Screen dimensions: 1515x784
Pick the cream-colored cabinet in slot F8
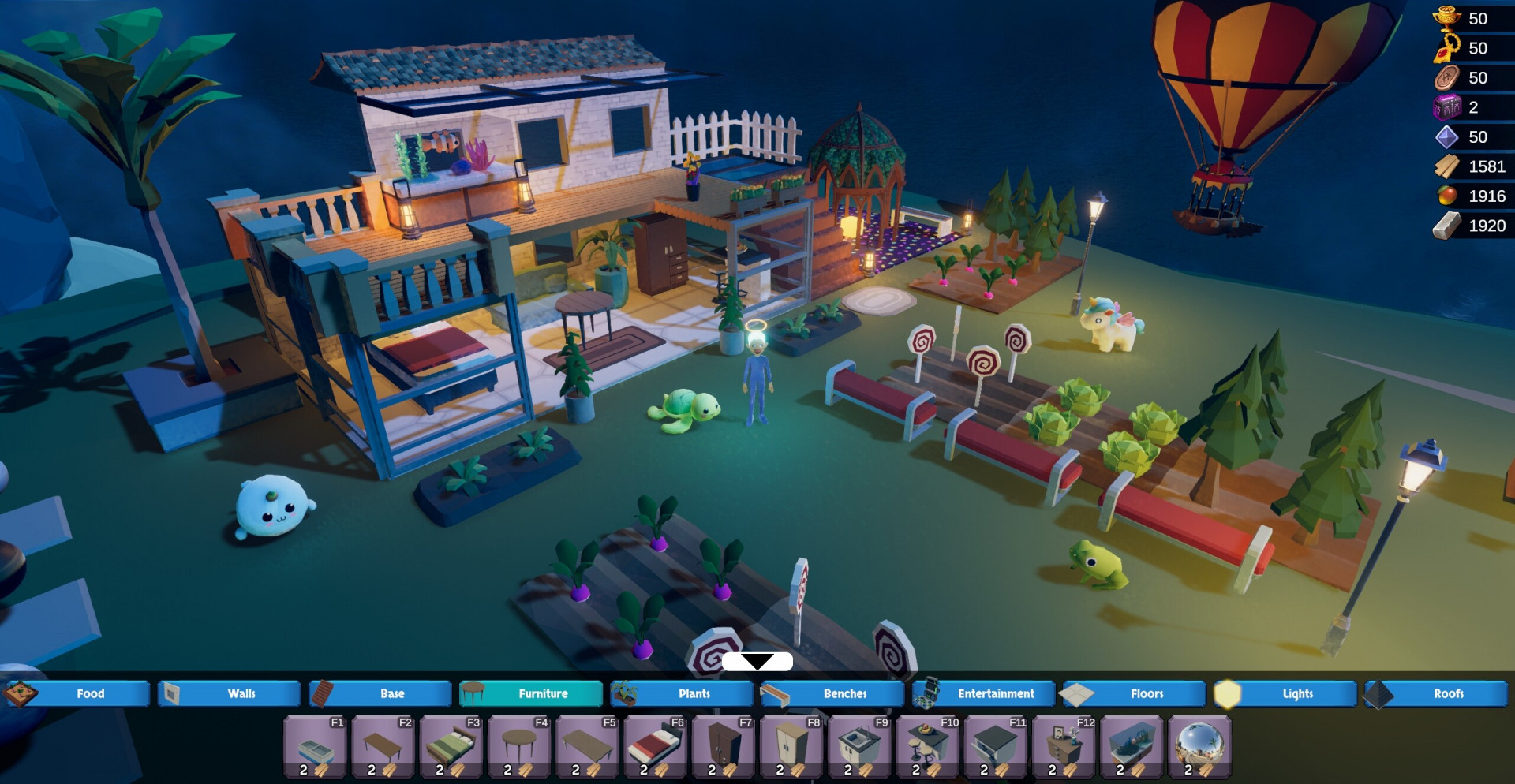[x=791, y=746]
